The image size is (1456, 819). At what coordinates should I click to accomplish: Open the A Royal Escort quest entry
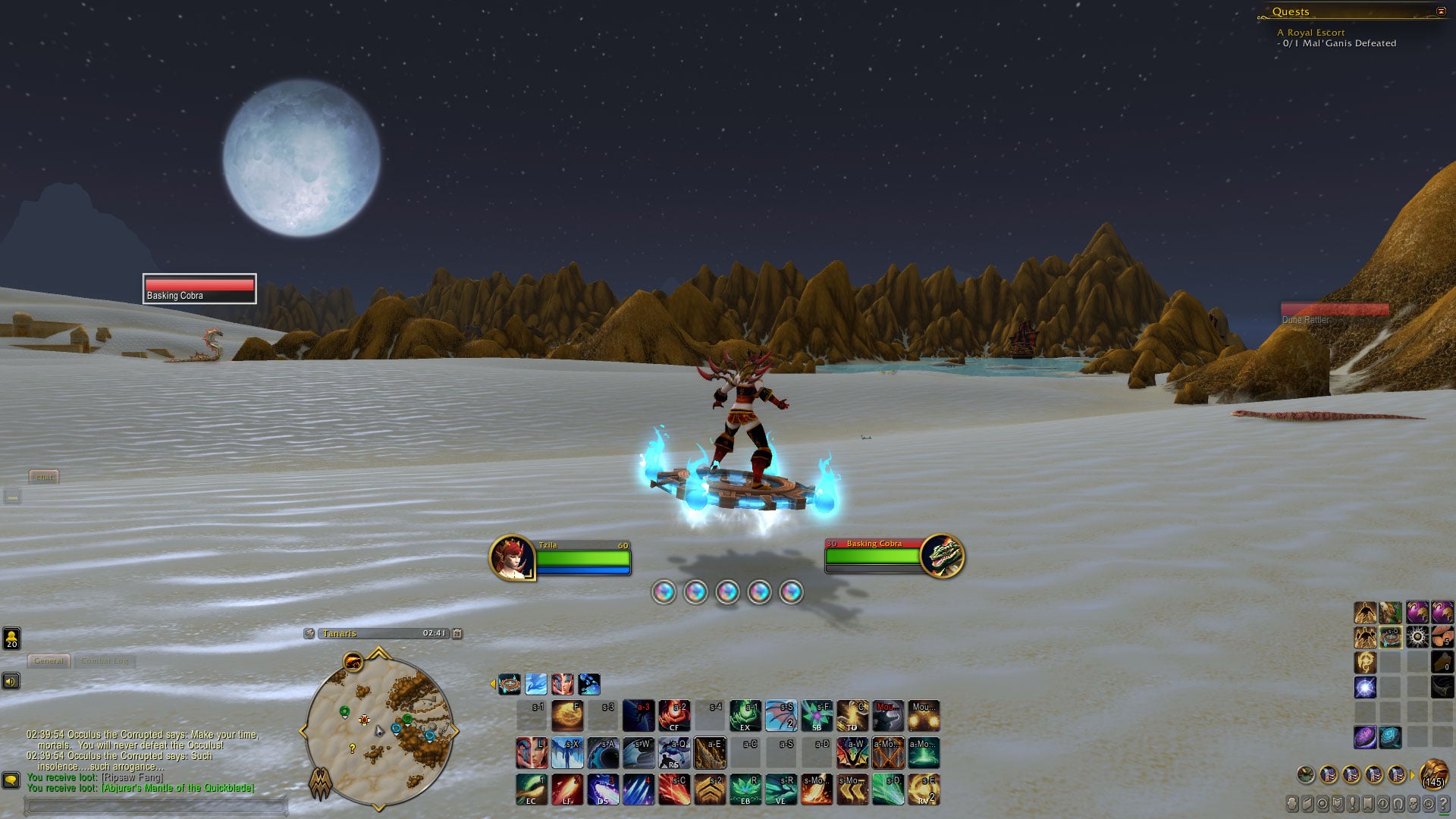[x=1310, y=33]
